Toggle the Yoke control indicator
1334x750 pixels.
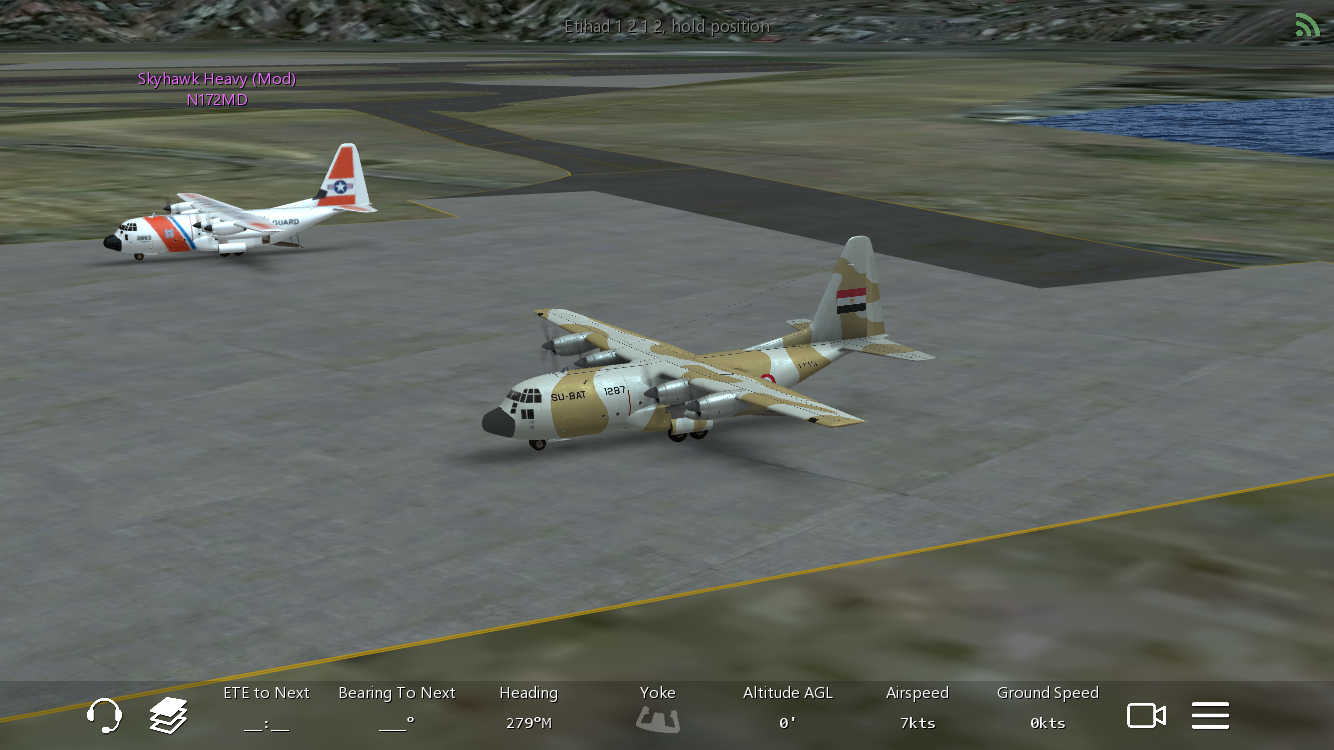coord(657,717)
